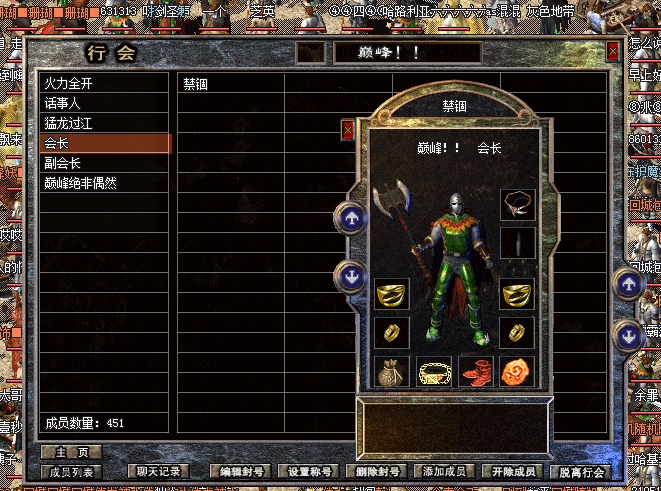Select the 巅峰绝非偶然 rank entry
The image size is (661, 491).
(80, 183)
